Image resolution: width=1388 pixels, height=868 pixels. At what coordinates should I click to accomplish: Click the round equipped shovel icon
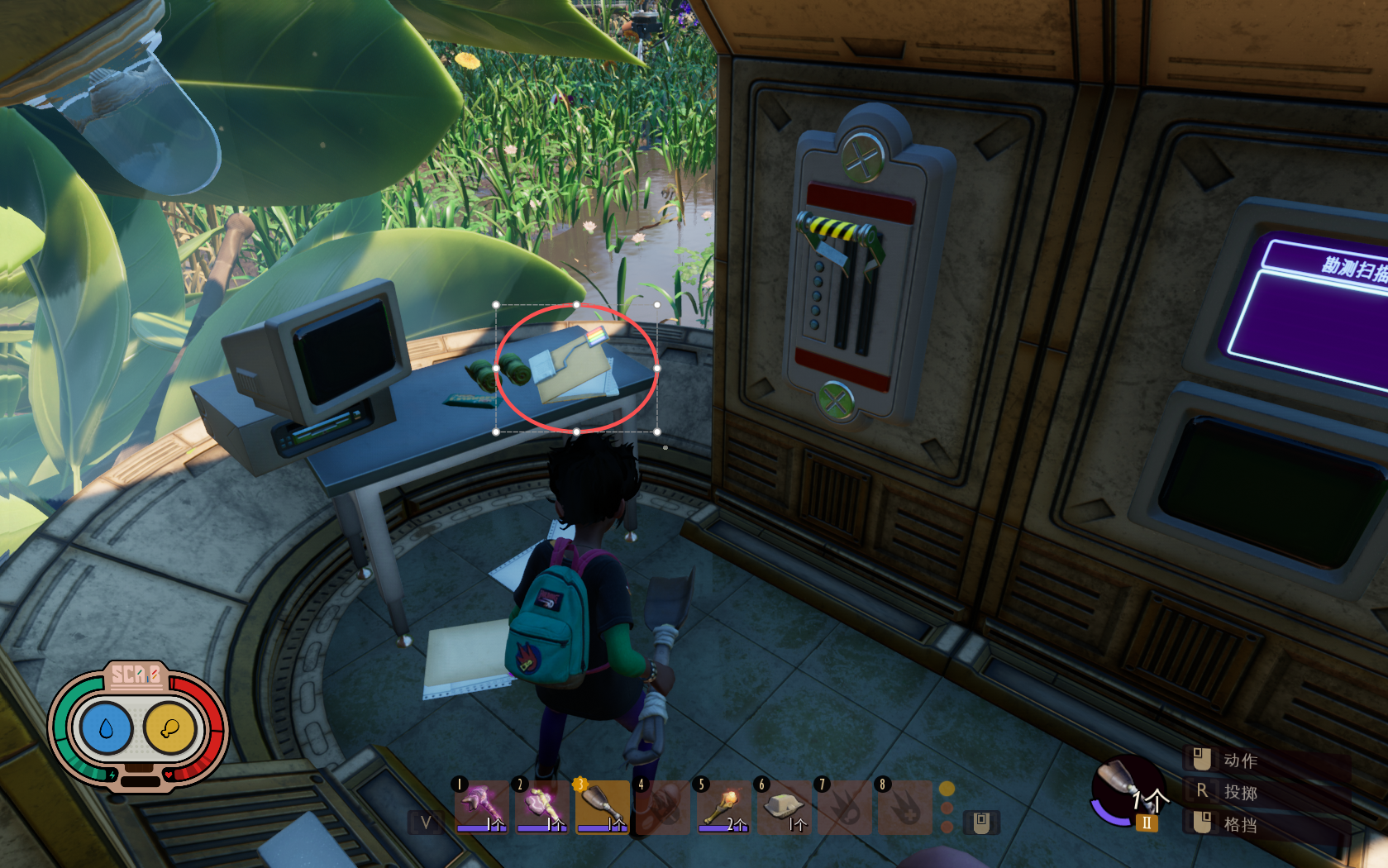click(x=1126, y=791)
